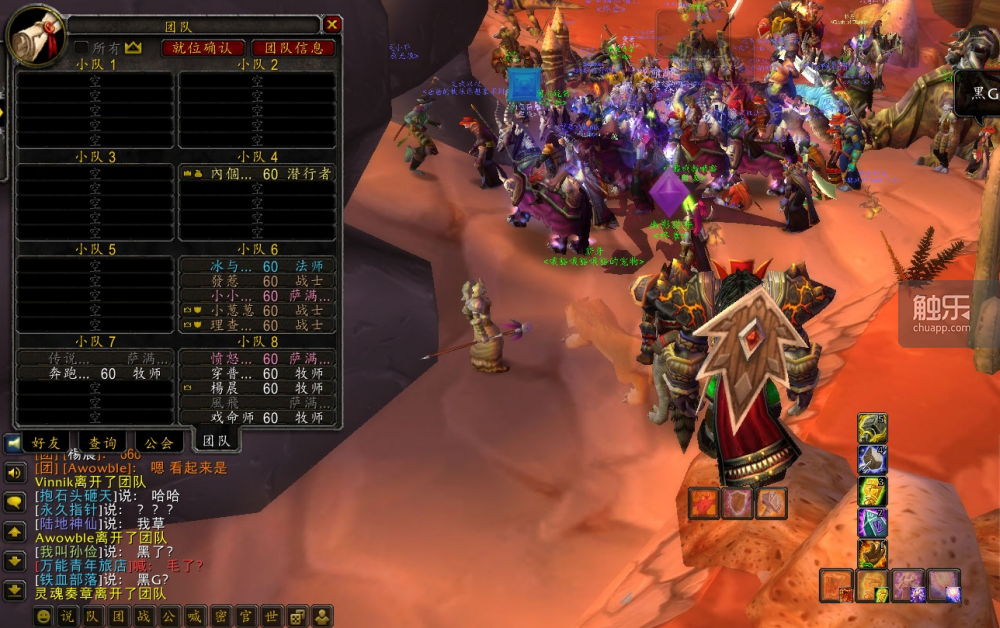Viewport: 1000px width, 628px height.
Task: Roll the dice button on chat bar
Action: [297, 616]
